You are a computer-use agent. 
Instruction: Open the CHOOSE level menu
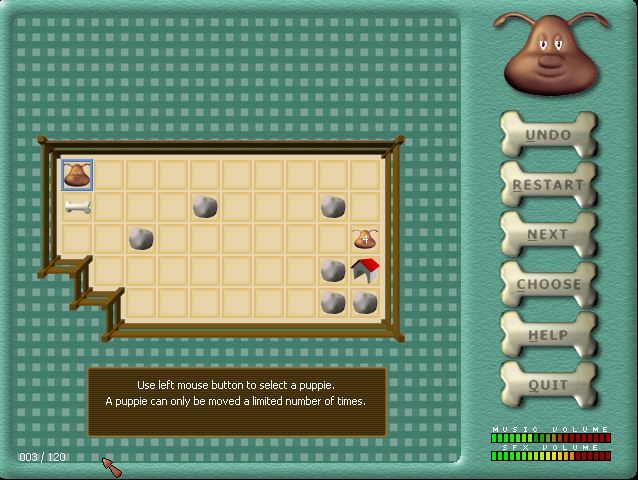pyautogui.click(x=548, y=285)
